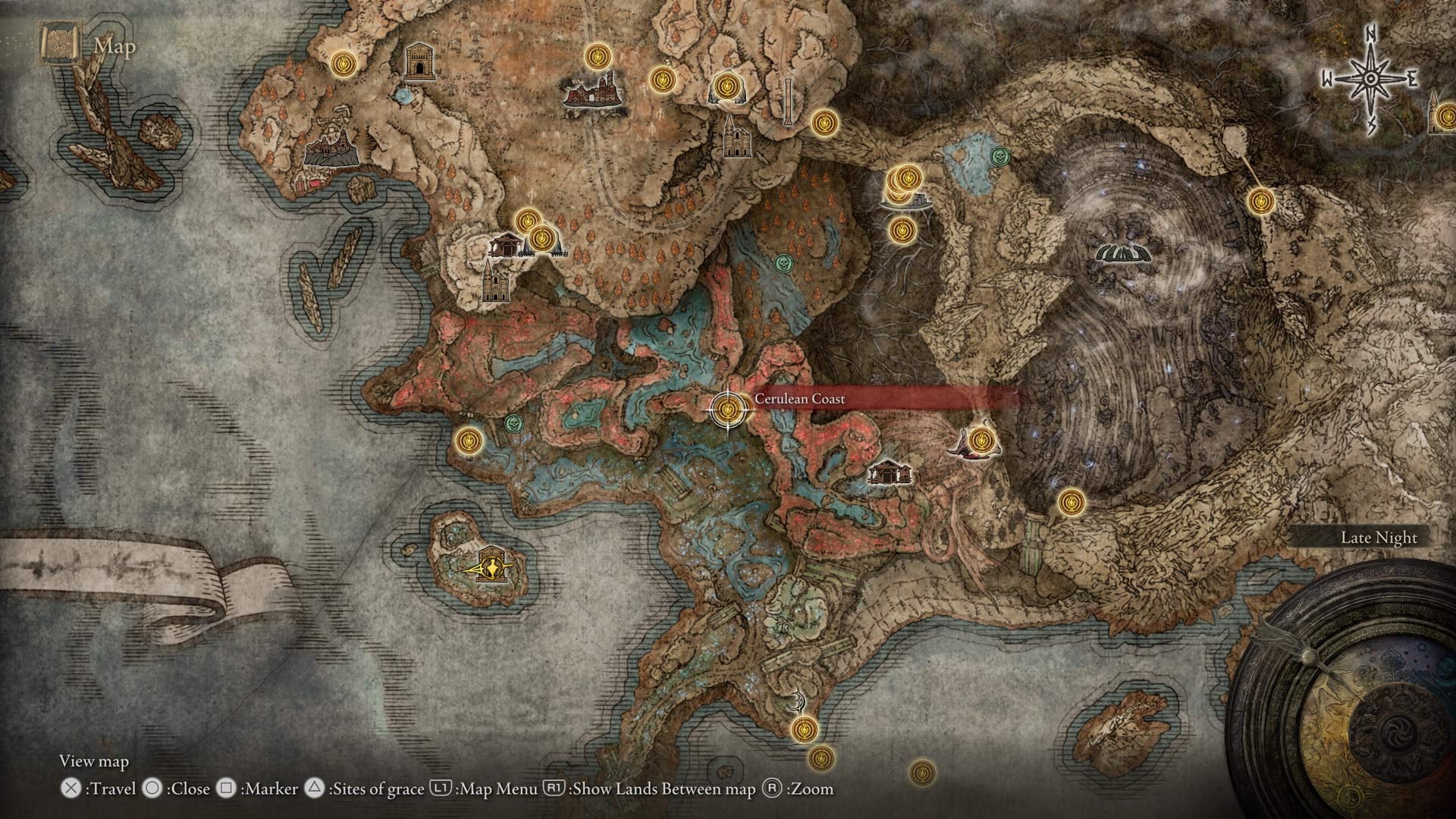Click the white column icon near the top of the map
Screen dimensions: 1456x819
[789, 101]
